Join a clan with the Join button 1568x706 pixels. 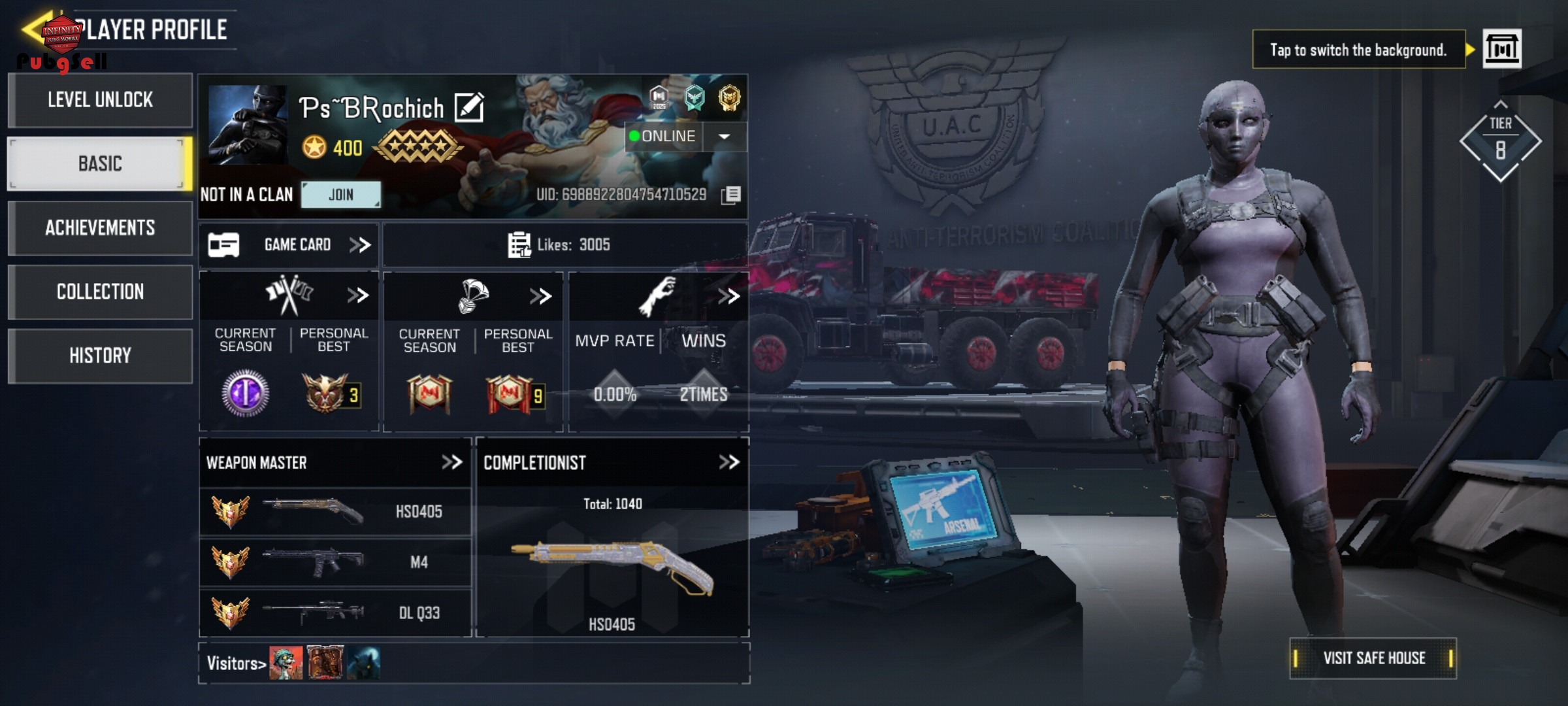tap(340, 195)
